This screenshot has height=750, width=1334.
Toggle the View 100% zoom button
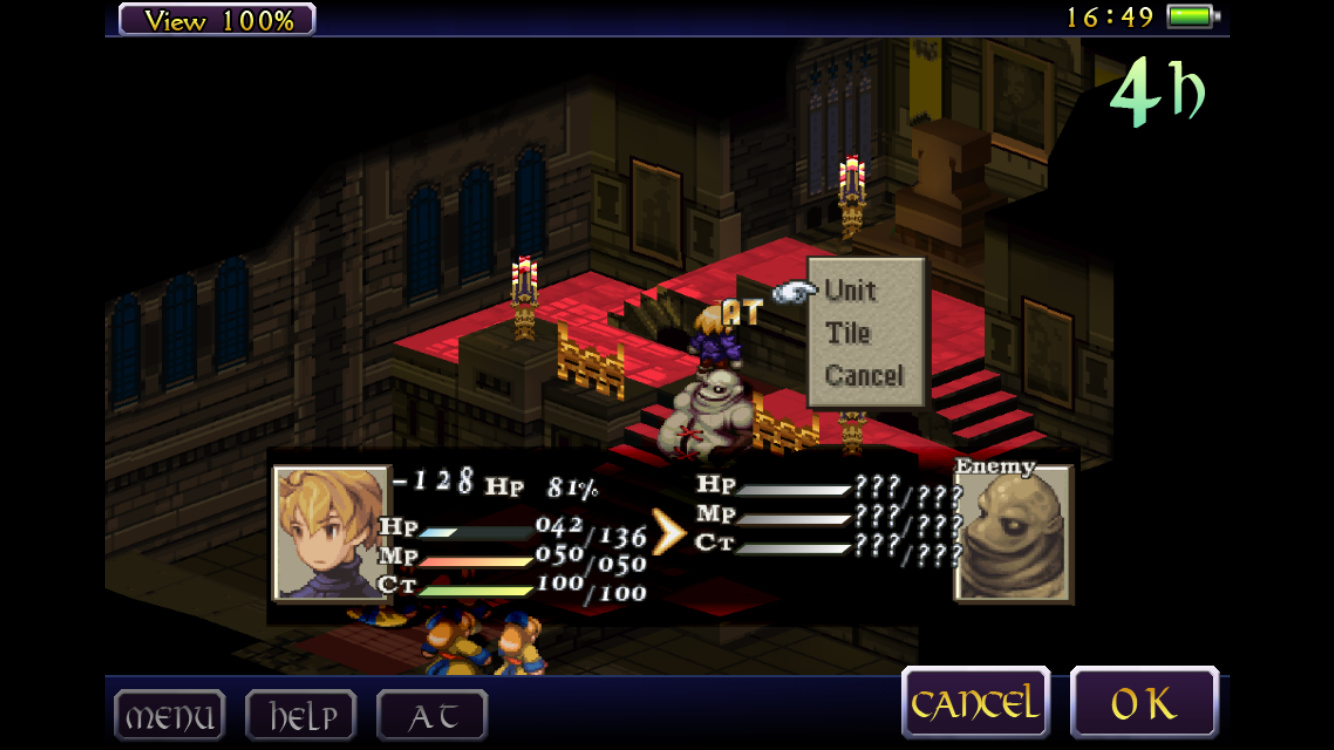tap(217, 19)
